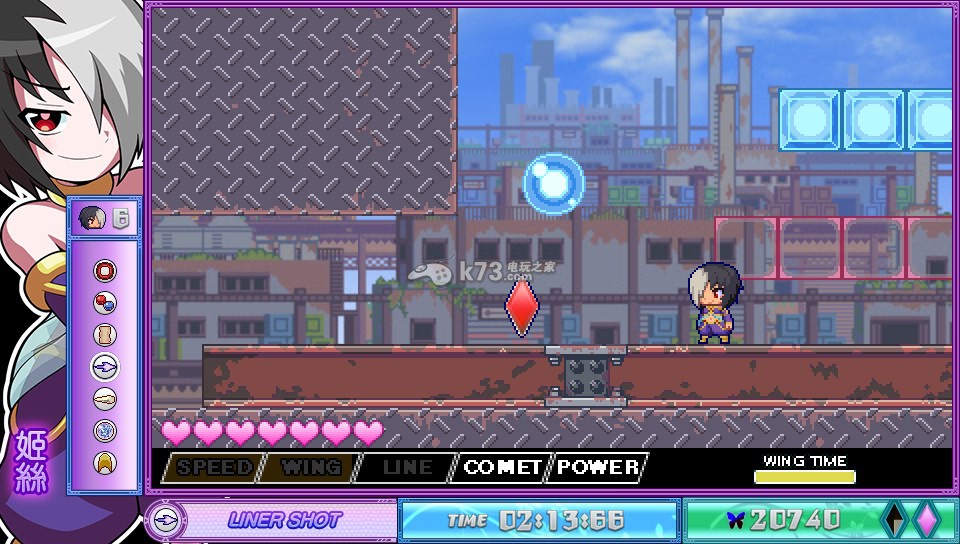This screenshot has width=960, height=544.
Task: Choose the LINE power-up slot
Action: click(408, 467)
